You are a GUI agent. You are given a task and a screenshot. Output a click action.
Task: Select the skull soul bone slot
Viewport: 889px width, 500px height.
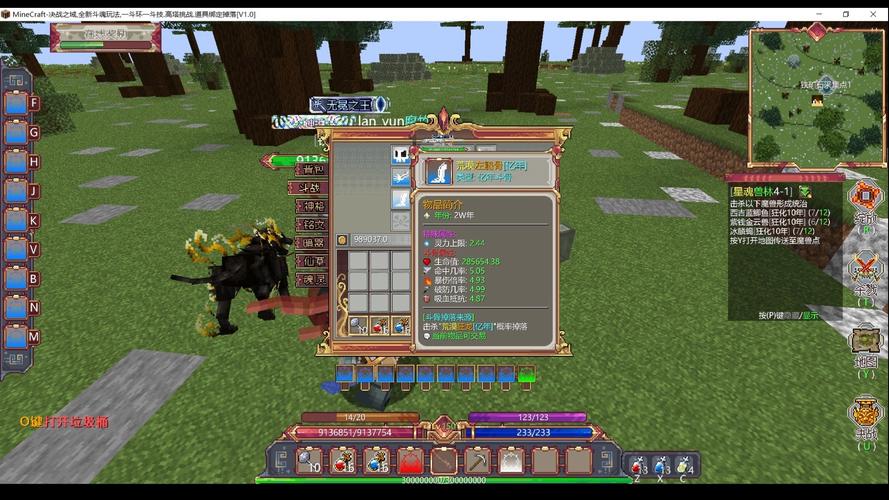coord(400,155)
